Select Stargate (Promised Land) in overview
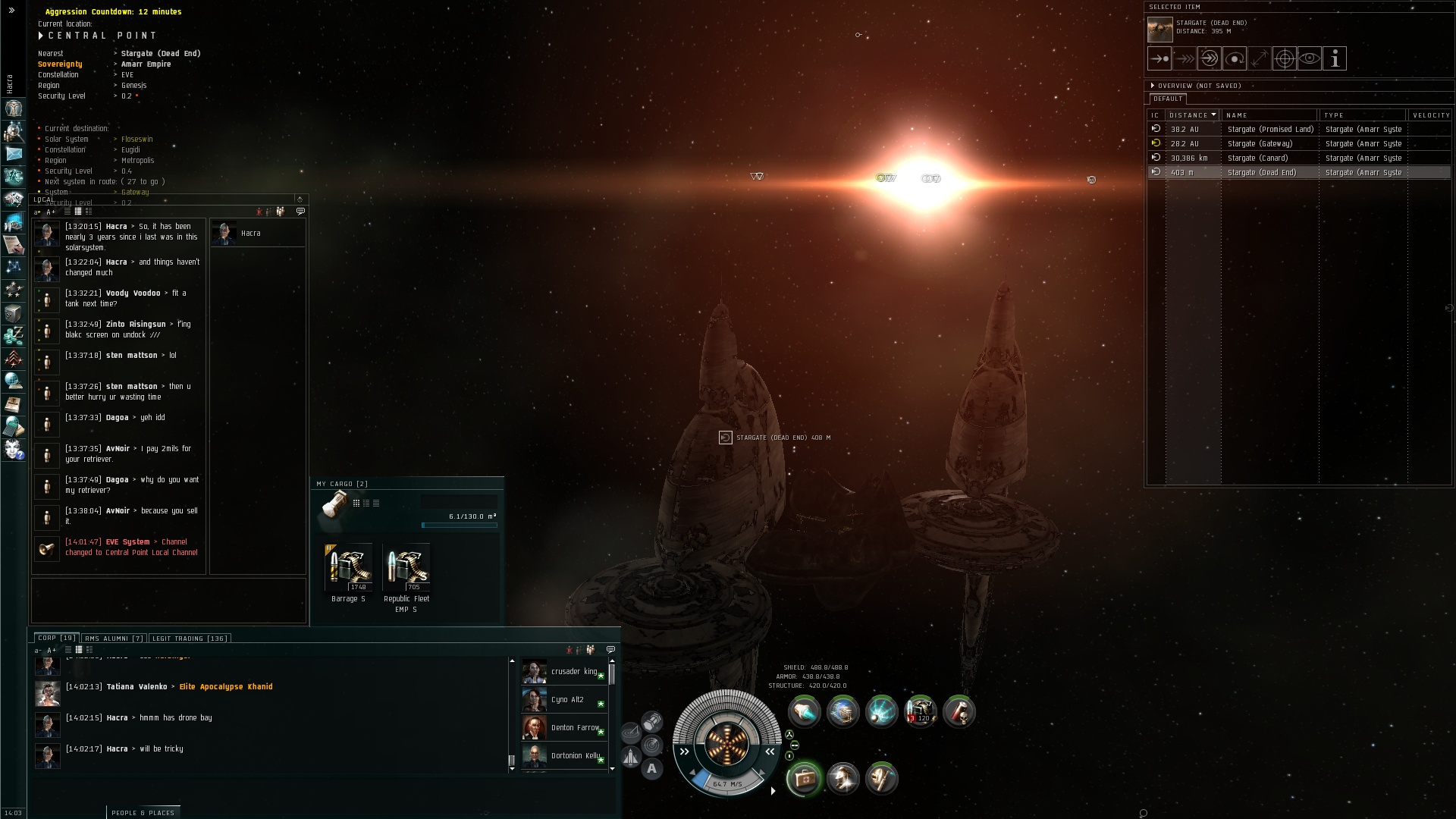 tap(1270, 129)
